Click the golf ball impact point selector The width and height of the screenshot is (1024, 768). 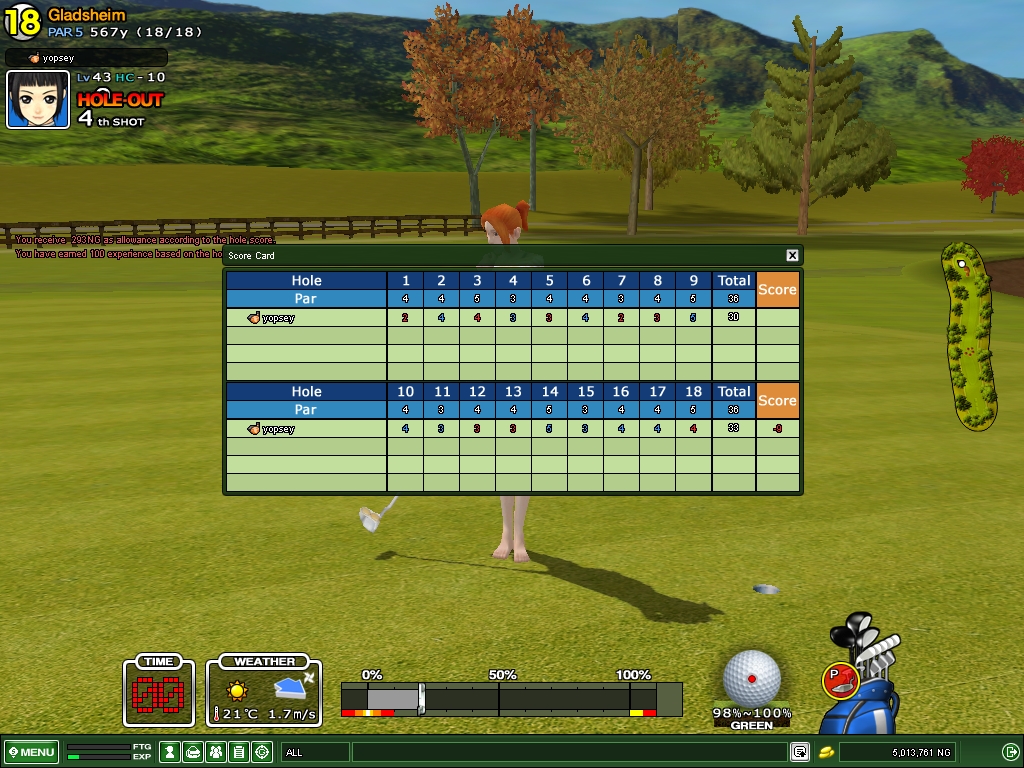pyautogui.click(x=751, y=678)
